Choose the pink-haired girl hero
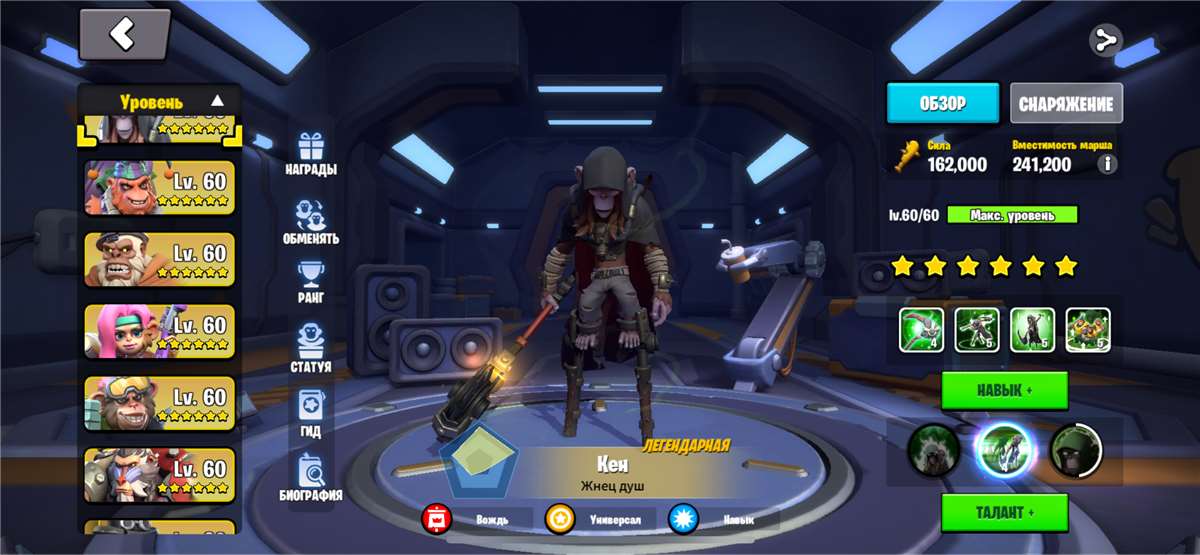 pyautogui.click(x=159, y=331)
